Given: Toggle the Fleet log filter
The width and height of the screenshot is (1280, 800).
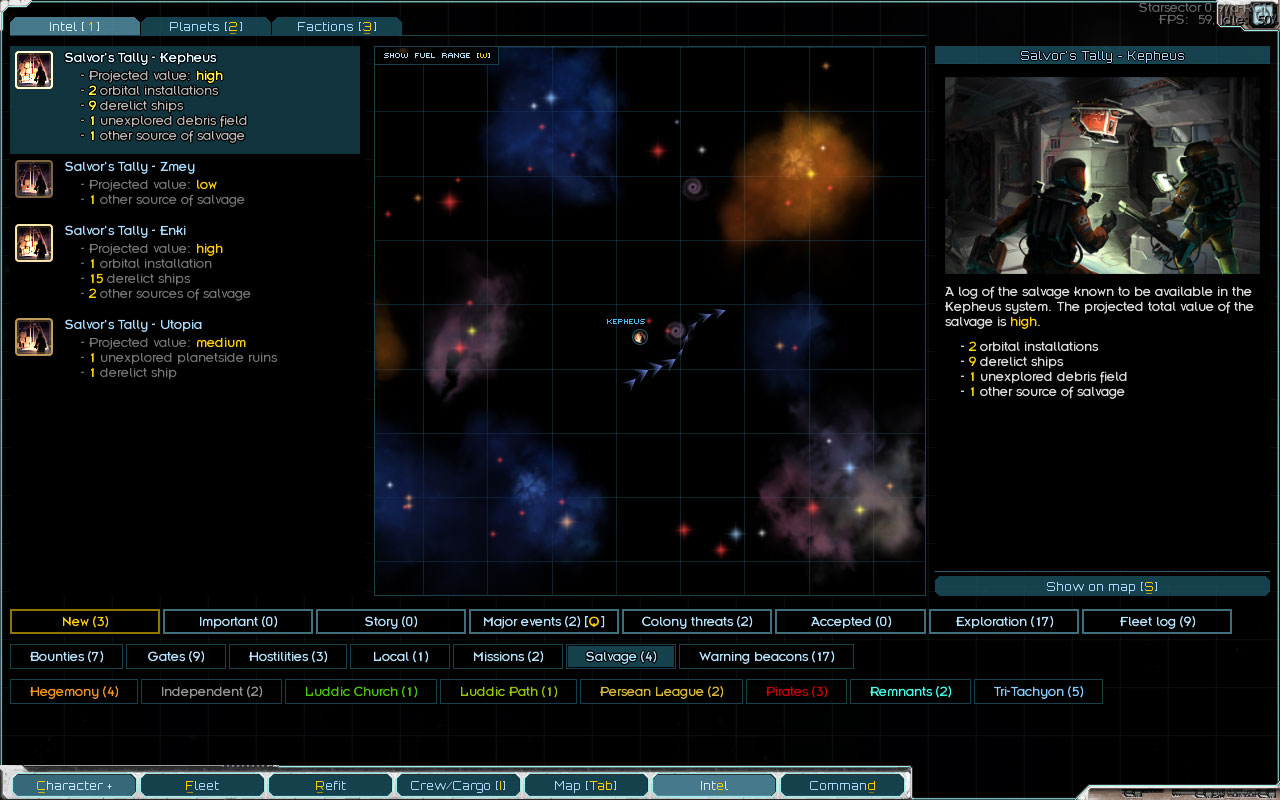Looking at the screenshot, I should pyautogui.click(x=1157, y=622).
